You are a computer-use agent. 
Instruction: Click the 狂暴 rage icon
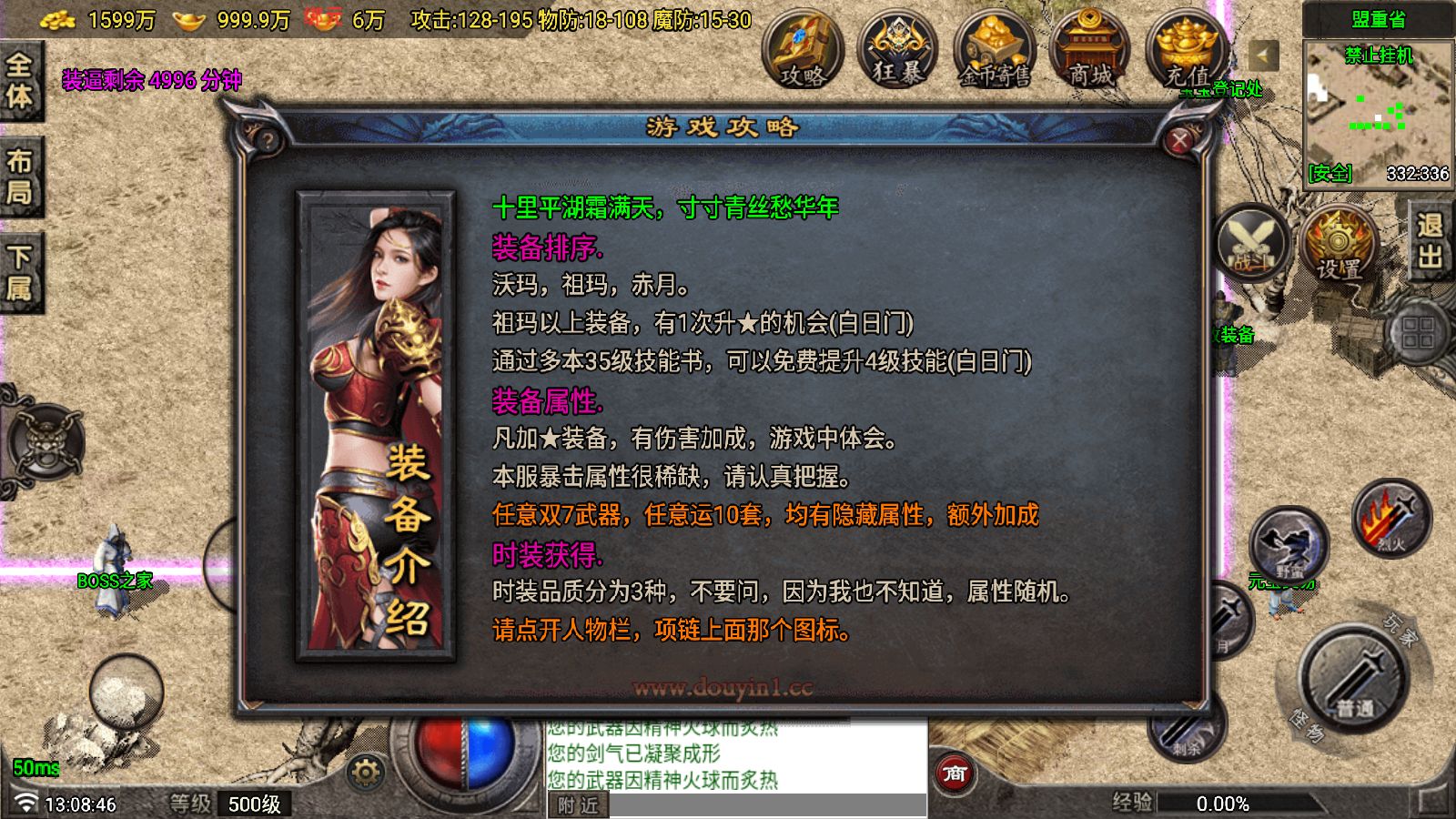click(899, 52)
